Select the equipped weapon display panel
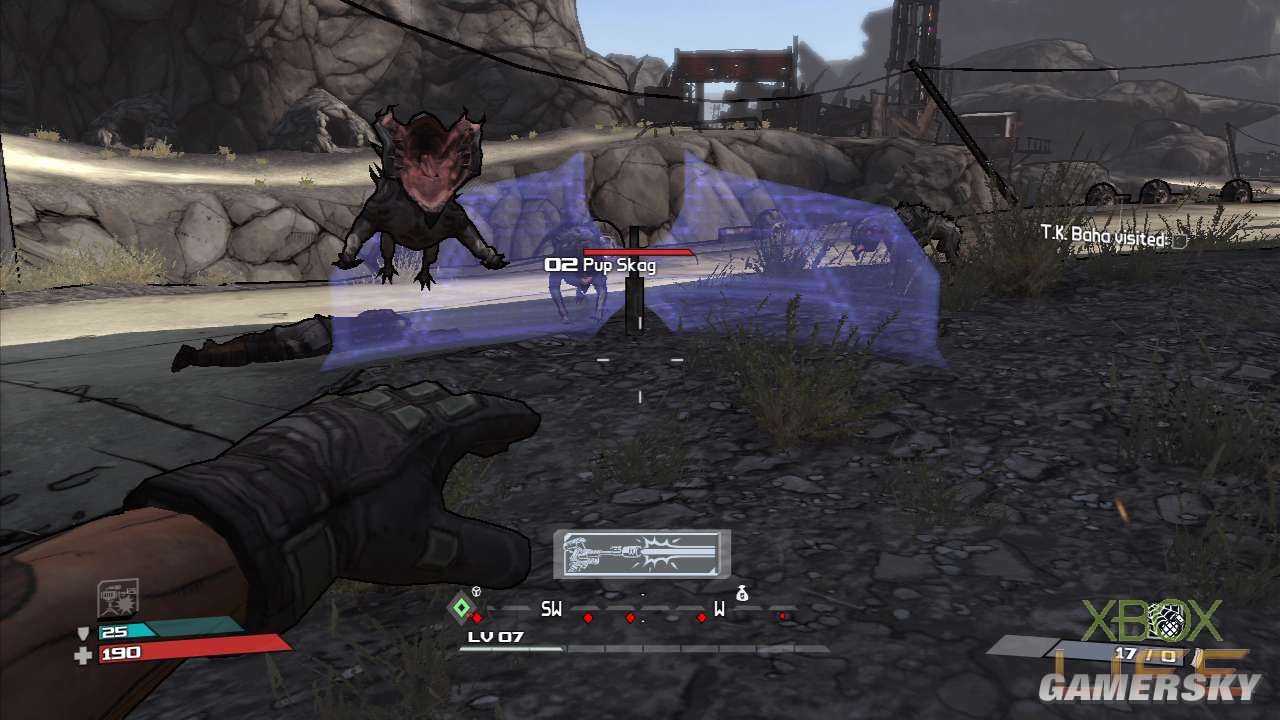The height and width of the screenshot is (720, 1280). coord(641,553)
